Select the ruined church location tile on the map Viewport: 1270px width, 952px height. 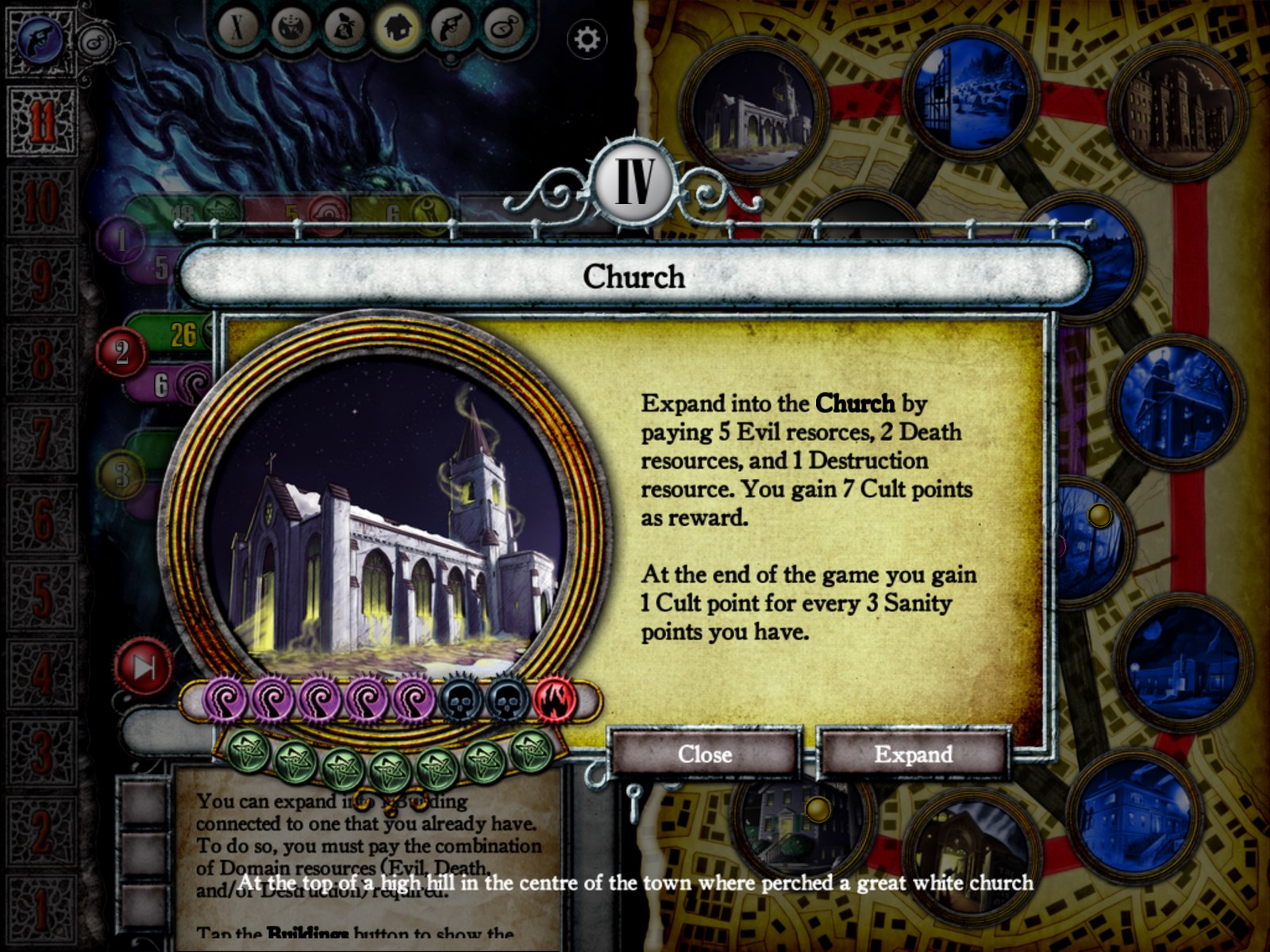(750, 111)
